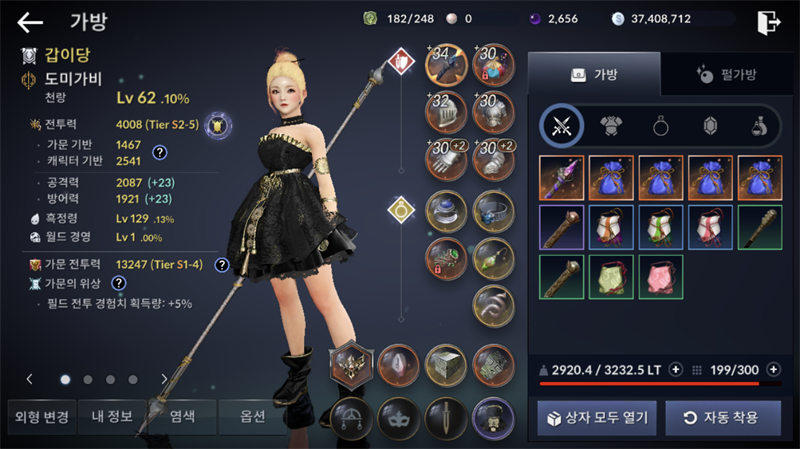The image size is (800, 449).
Task: Show help for 가문 전투력
Action: click(221, 265)
